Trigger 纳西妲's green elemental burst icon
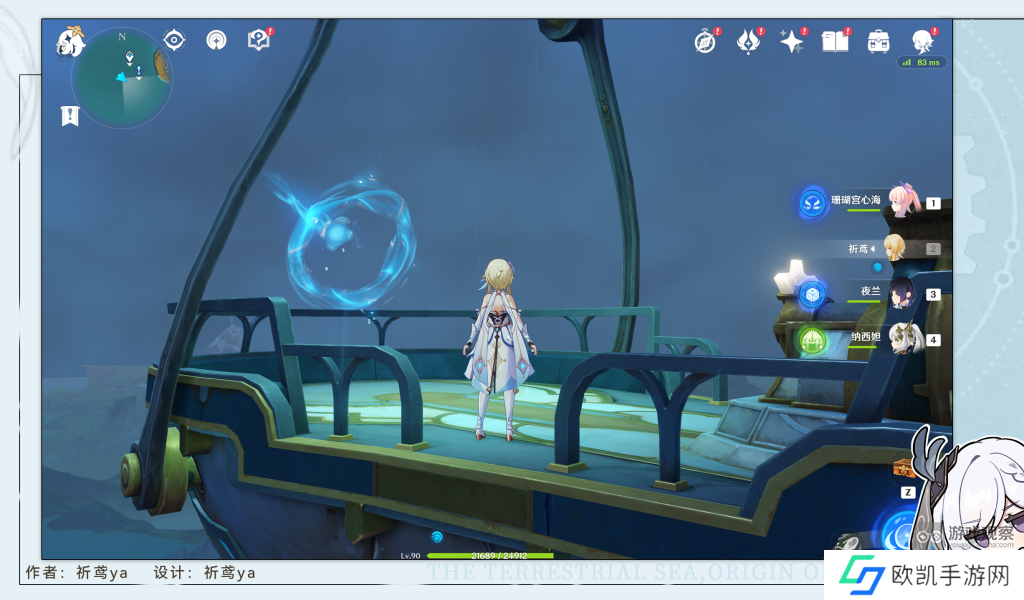This screenshot has height=600, width=1024. (x=812, y=340)
